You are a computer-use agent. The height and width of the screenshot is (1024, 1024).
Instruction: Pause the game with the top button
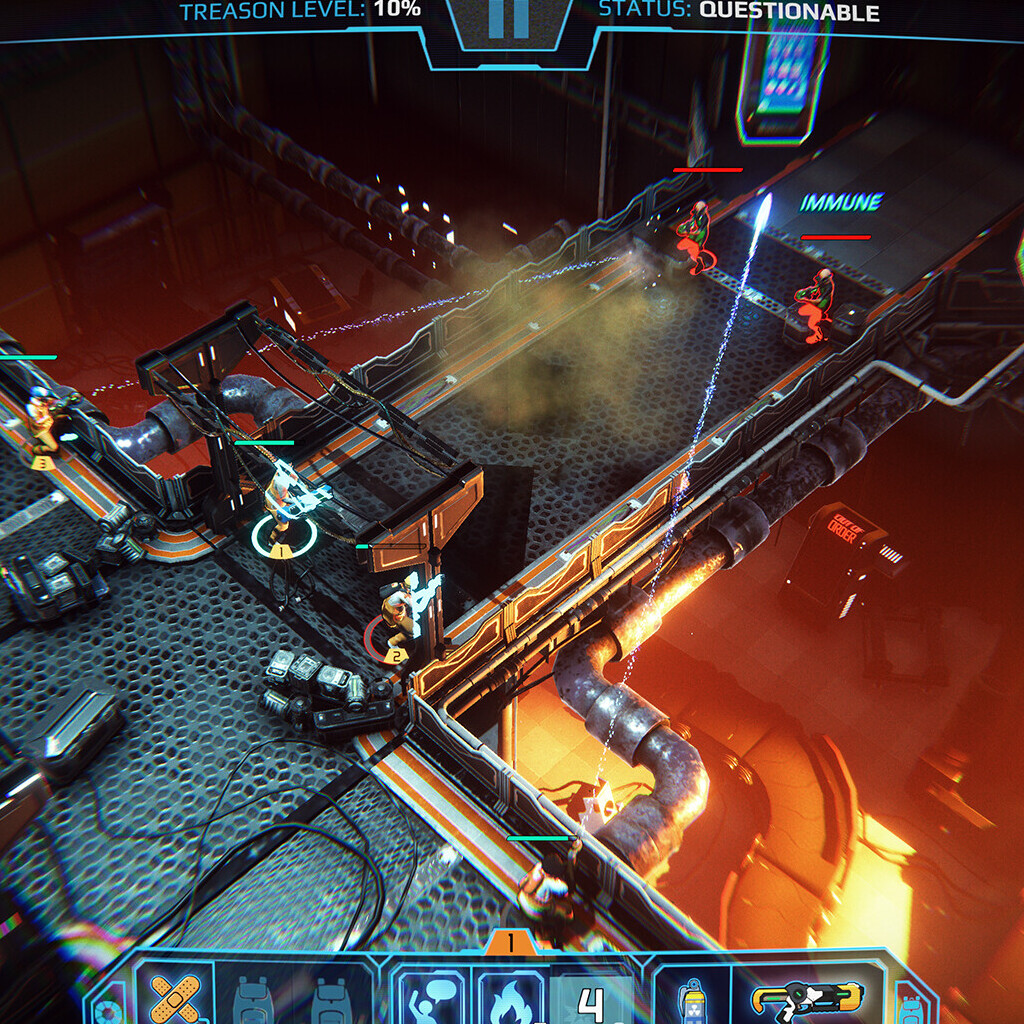508,22
